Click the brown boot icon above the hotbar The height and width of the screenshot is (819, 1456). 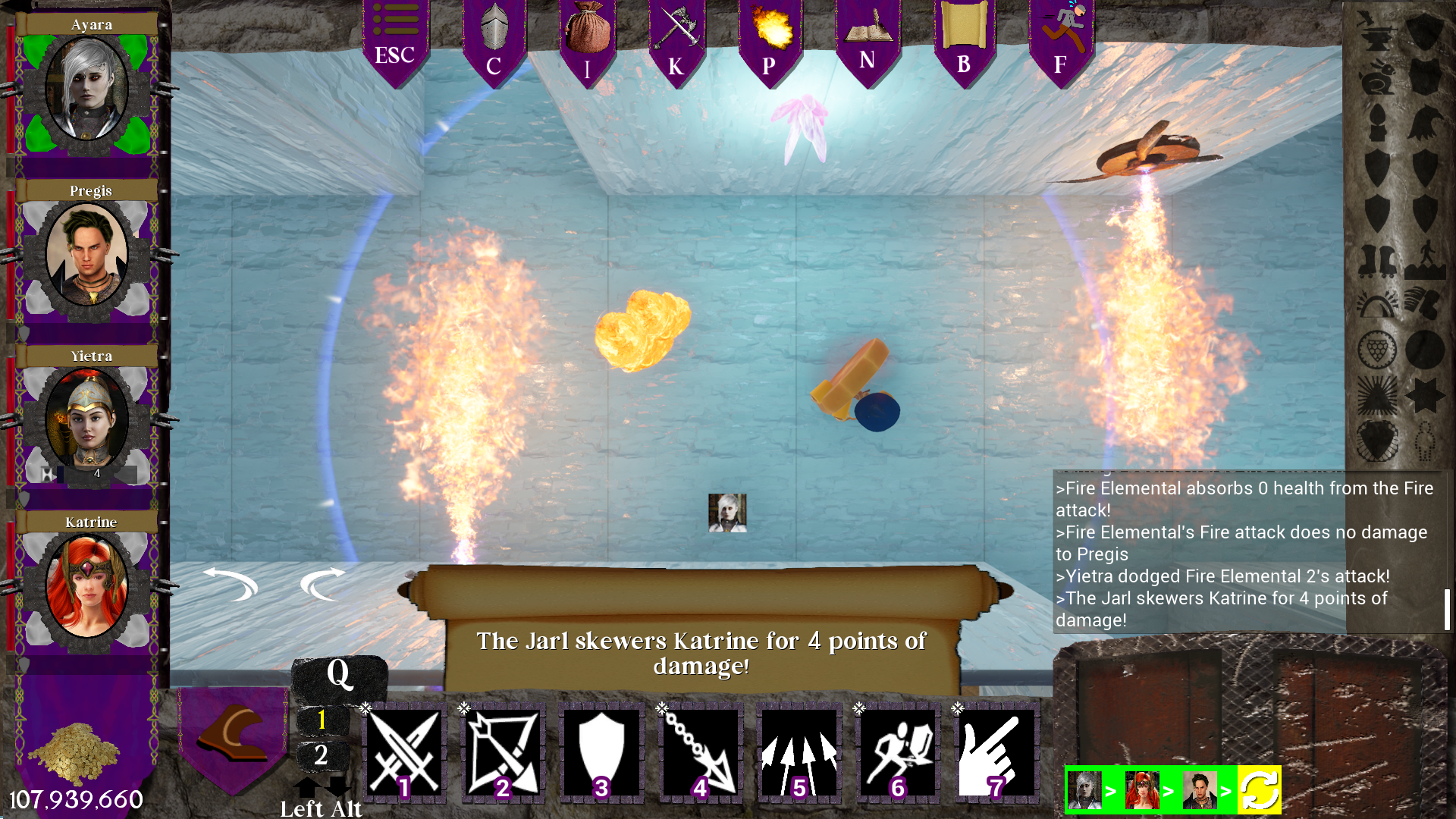pos(231,732)
